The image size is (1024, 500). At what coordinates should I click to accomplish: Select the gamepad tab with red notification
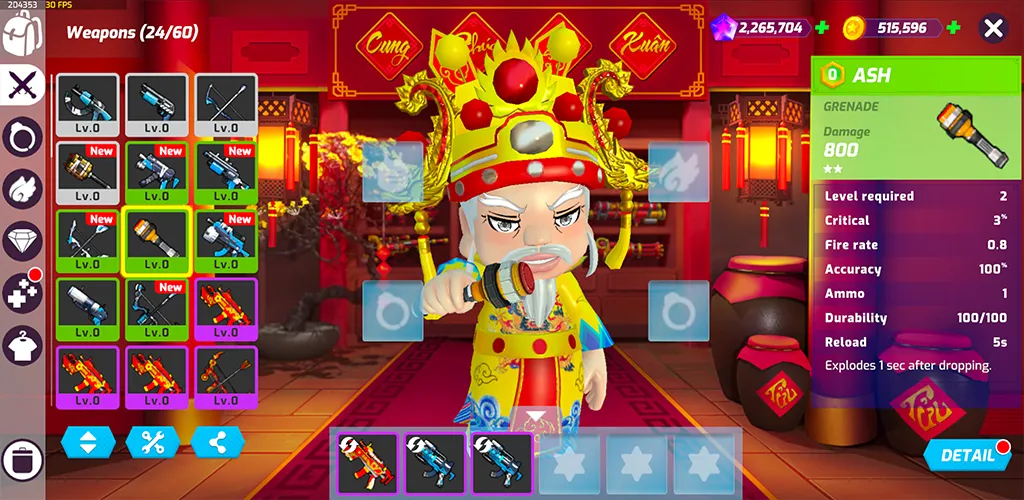point(22,293)
